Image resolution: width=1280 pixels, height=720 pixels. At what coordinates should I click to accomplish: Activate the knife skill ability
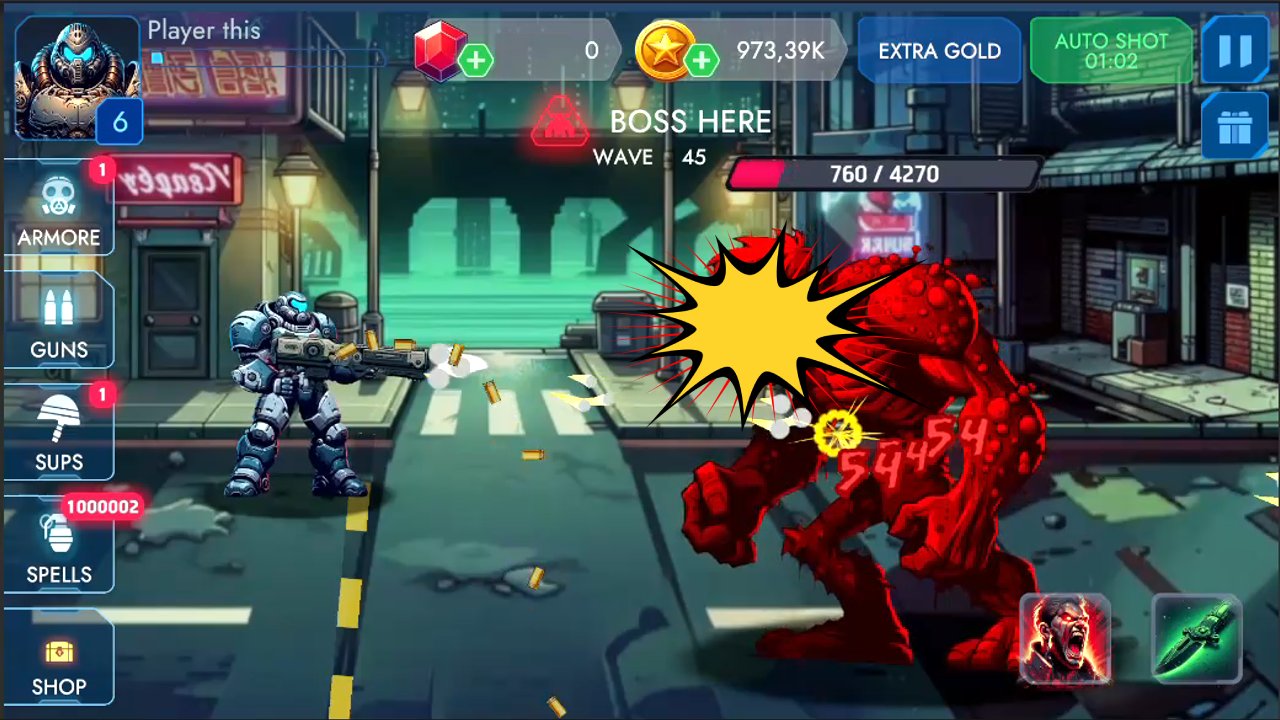click(x=1196, y=641)
